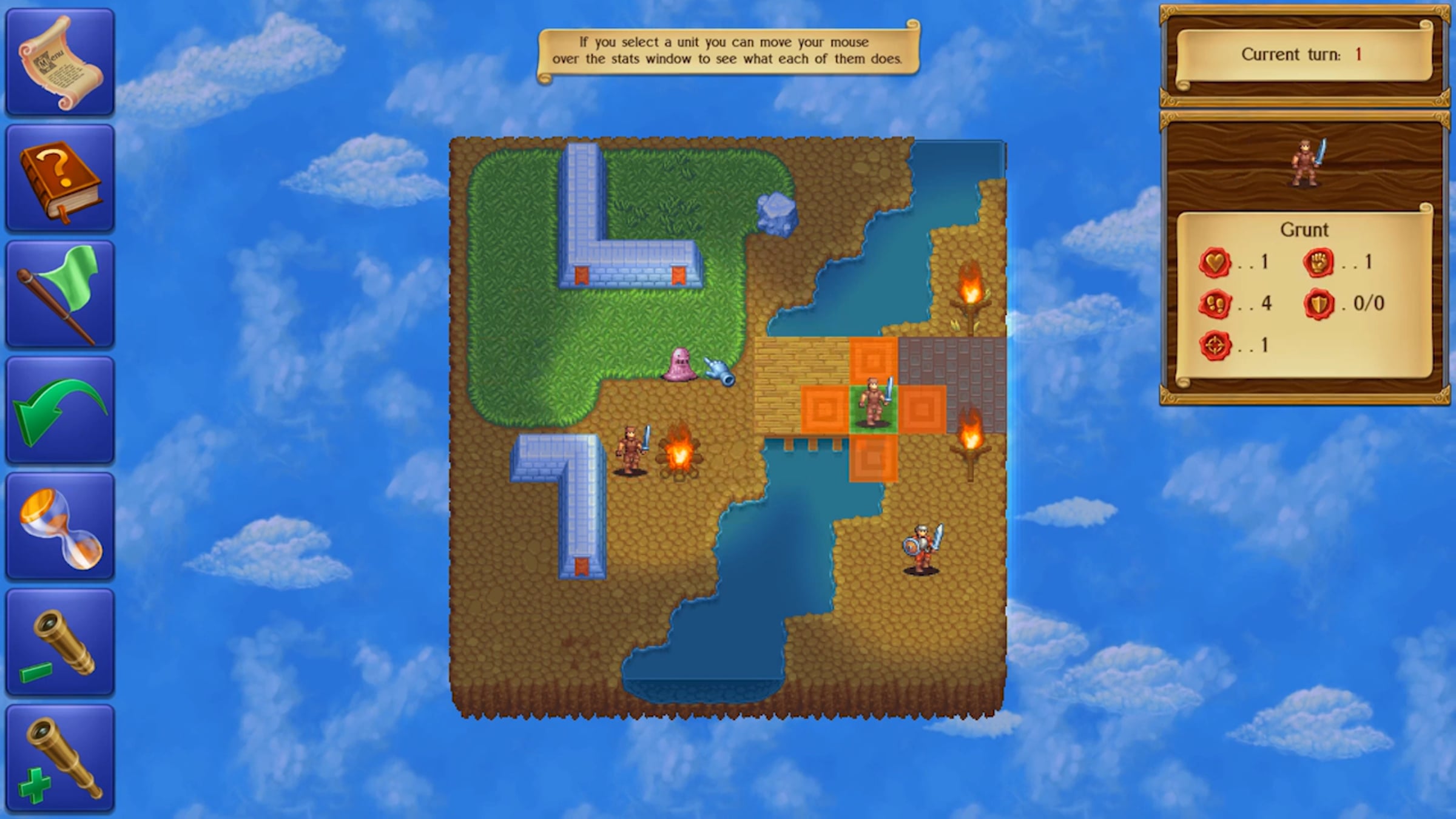Image resolution: width=1456 pixels, height=819 pixels.
Task: Click the footprints movement stat icon
Action: click(x=1215, y=304)
